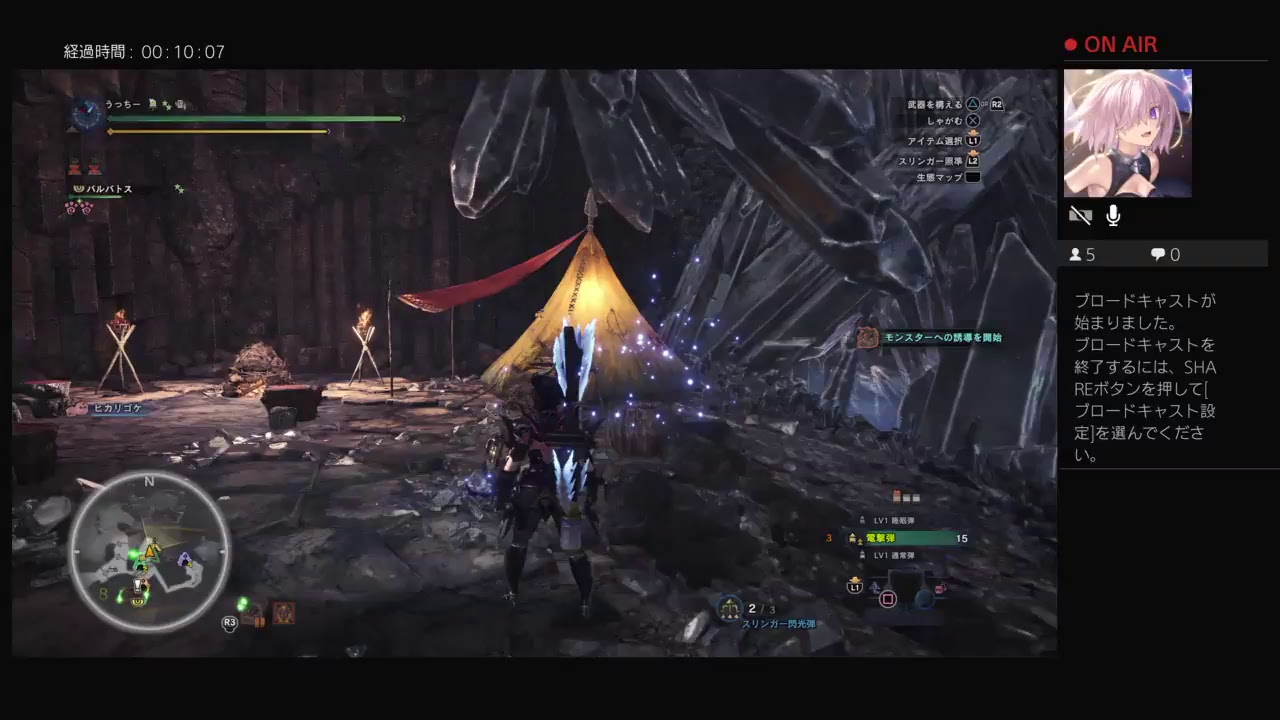This screenshot has height=720, width=1280.
Task: Click the disabled camera icon
Action: point(1080,214)
